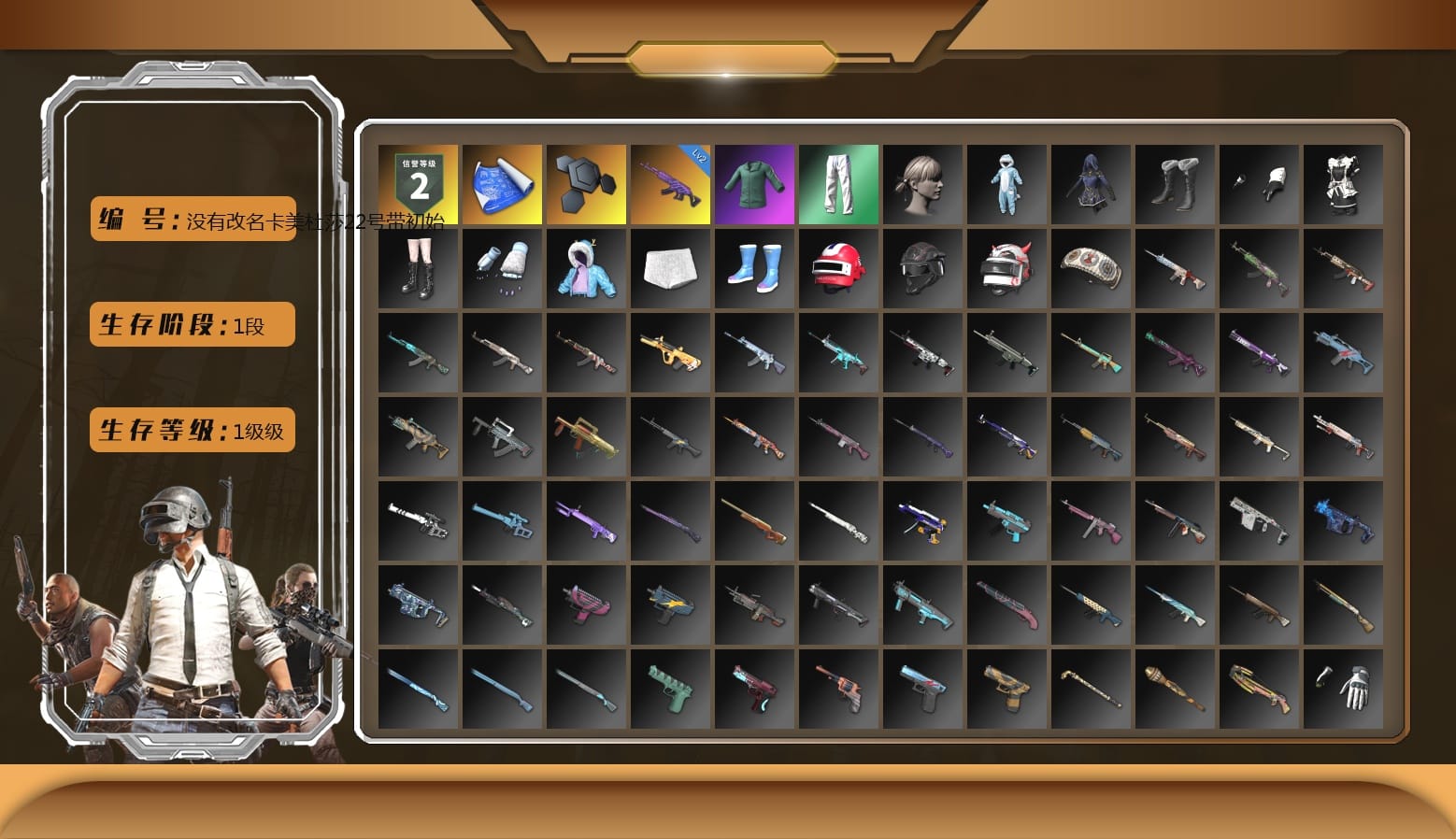Viewport: 1456px width, 839px height.
Task: Select the demon-horned white helmet icon
Action: tap(1006, 268)
